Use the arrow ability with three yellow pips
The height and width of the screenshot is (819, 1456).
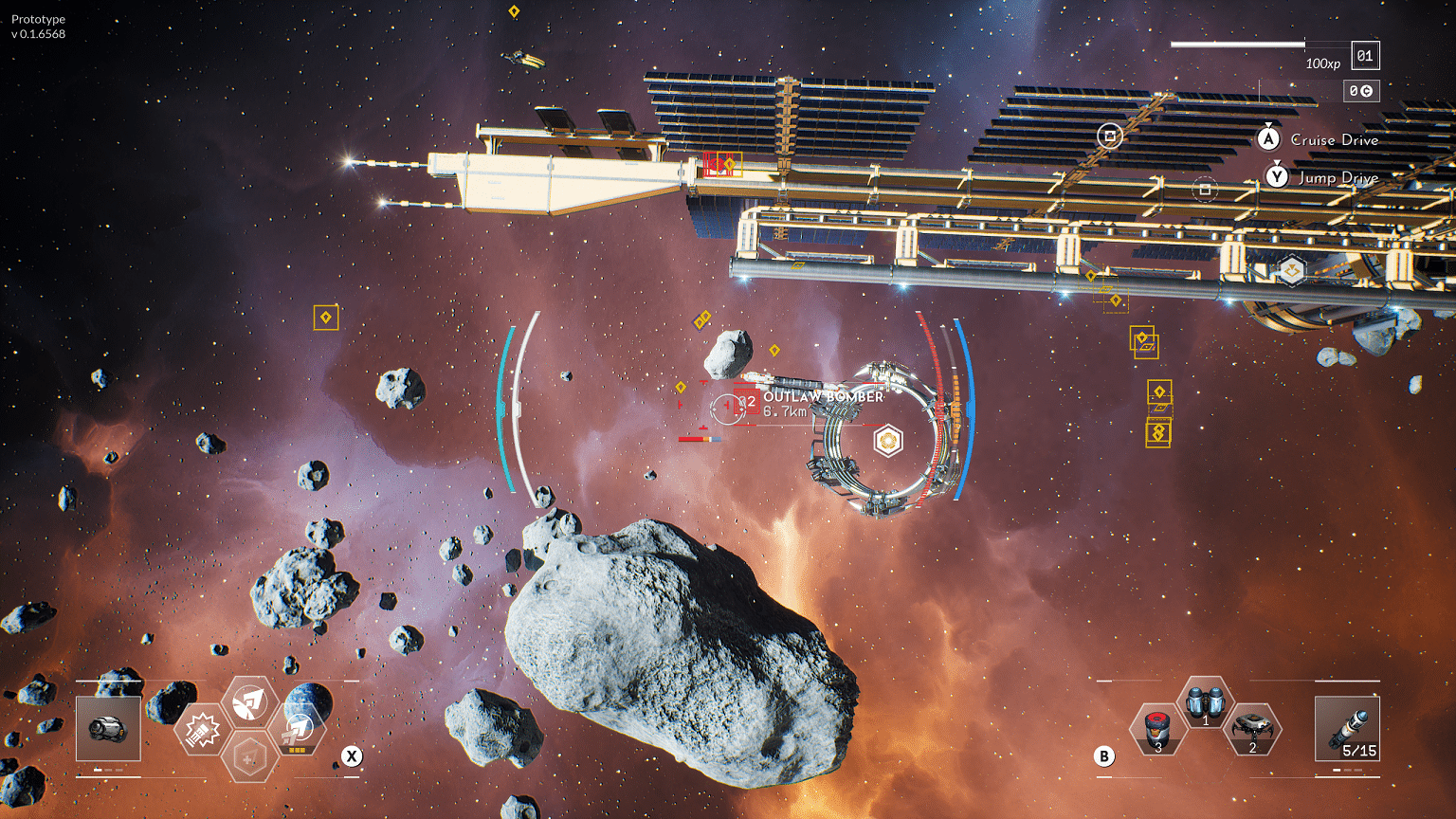pos(298,730)
